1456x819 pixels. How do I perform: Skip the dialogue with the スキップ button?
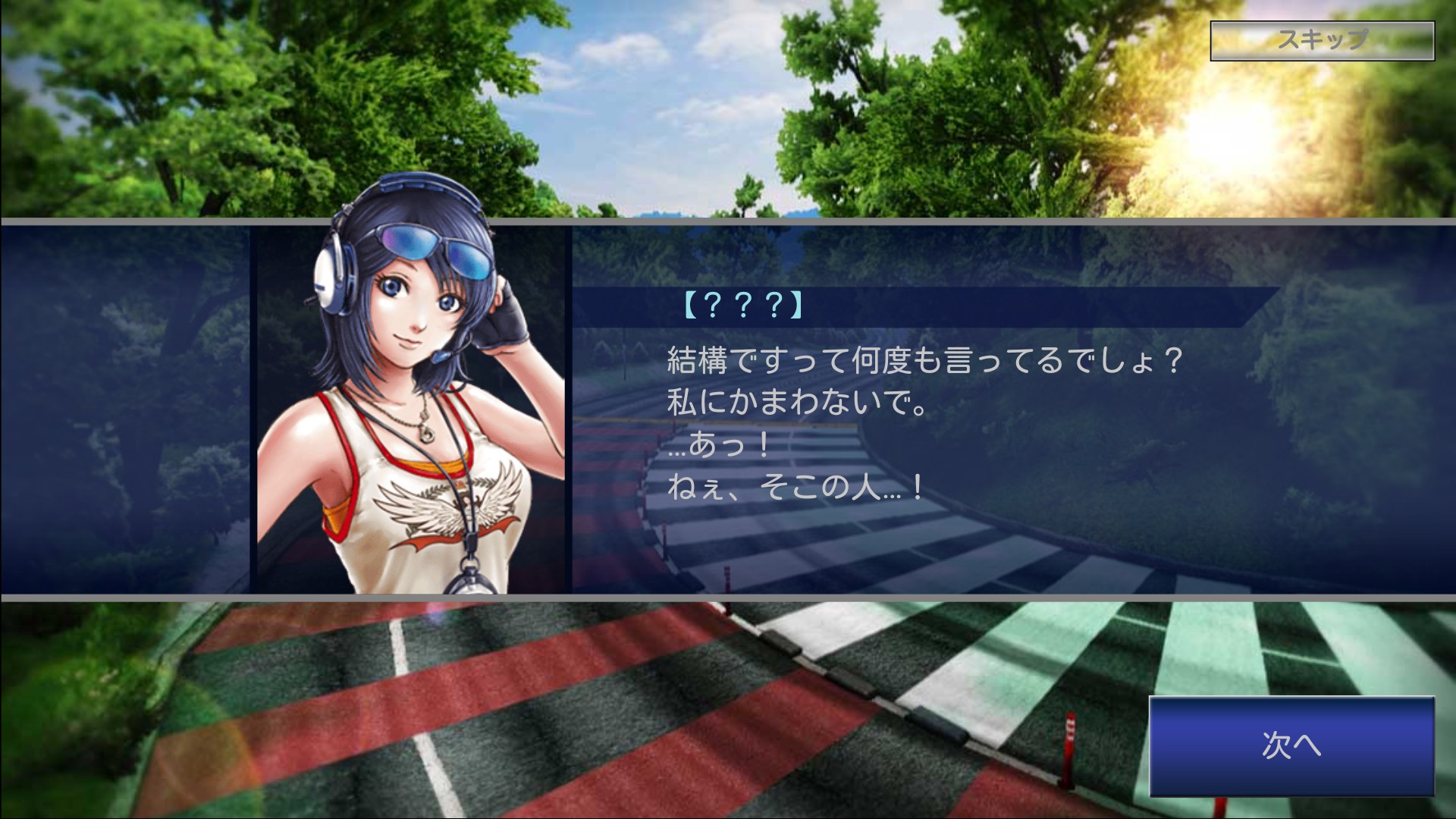pyautogui.click(x=1322, y=40)
